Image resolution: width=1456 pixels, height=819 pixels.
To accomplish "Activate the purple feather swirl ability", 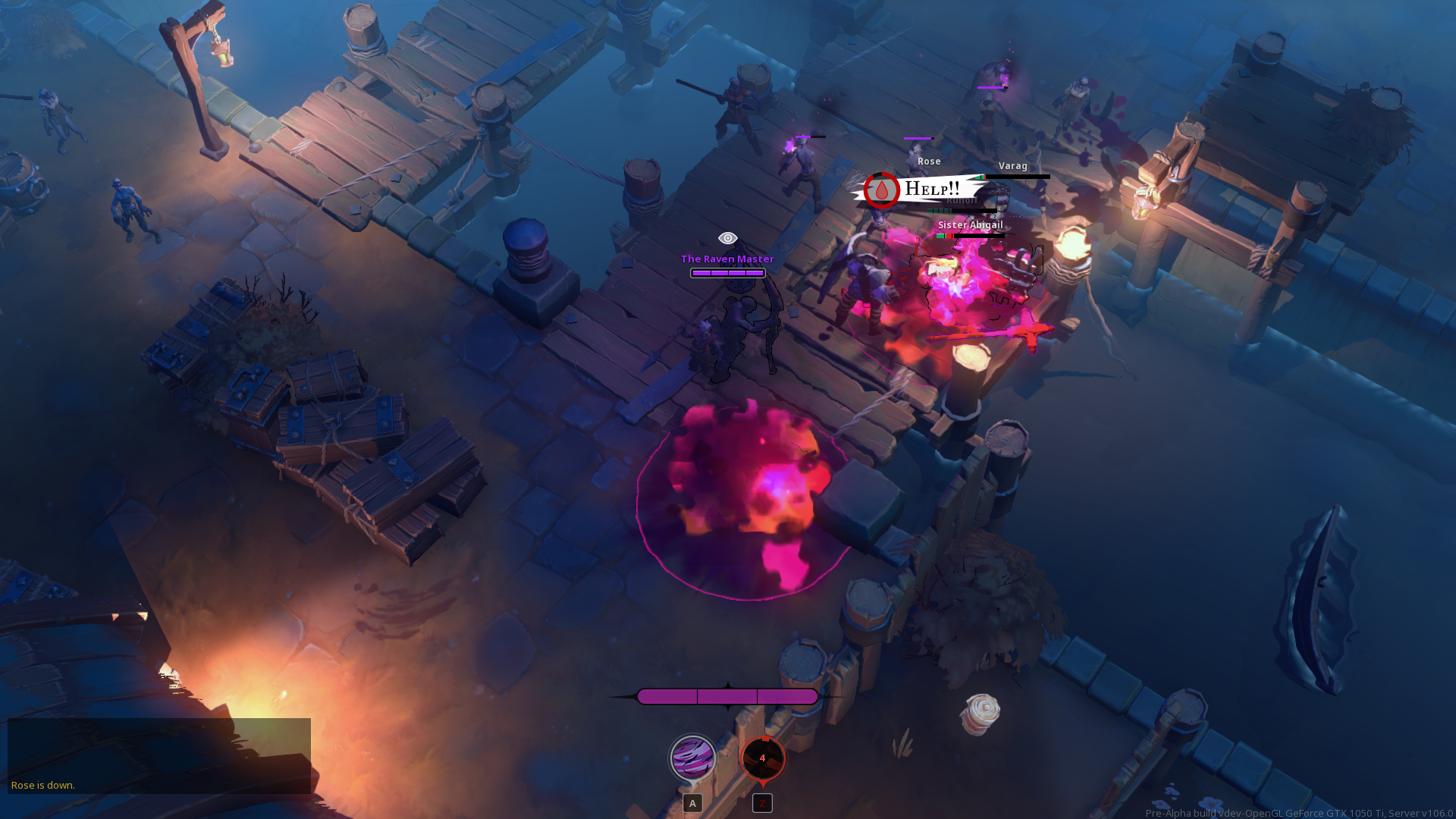I will point(692,757).
